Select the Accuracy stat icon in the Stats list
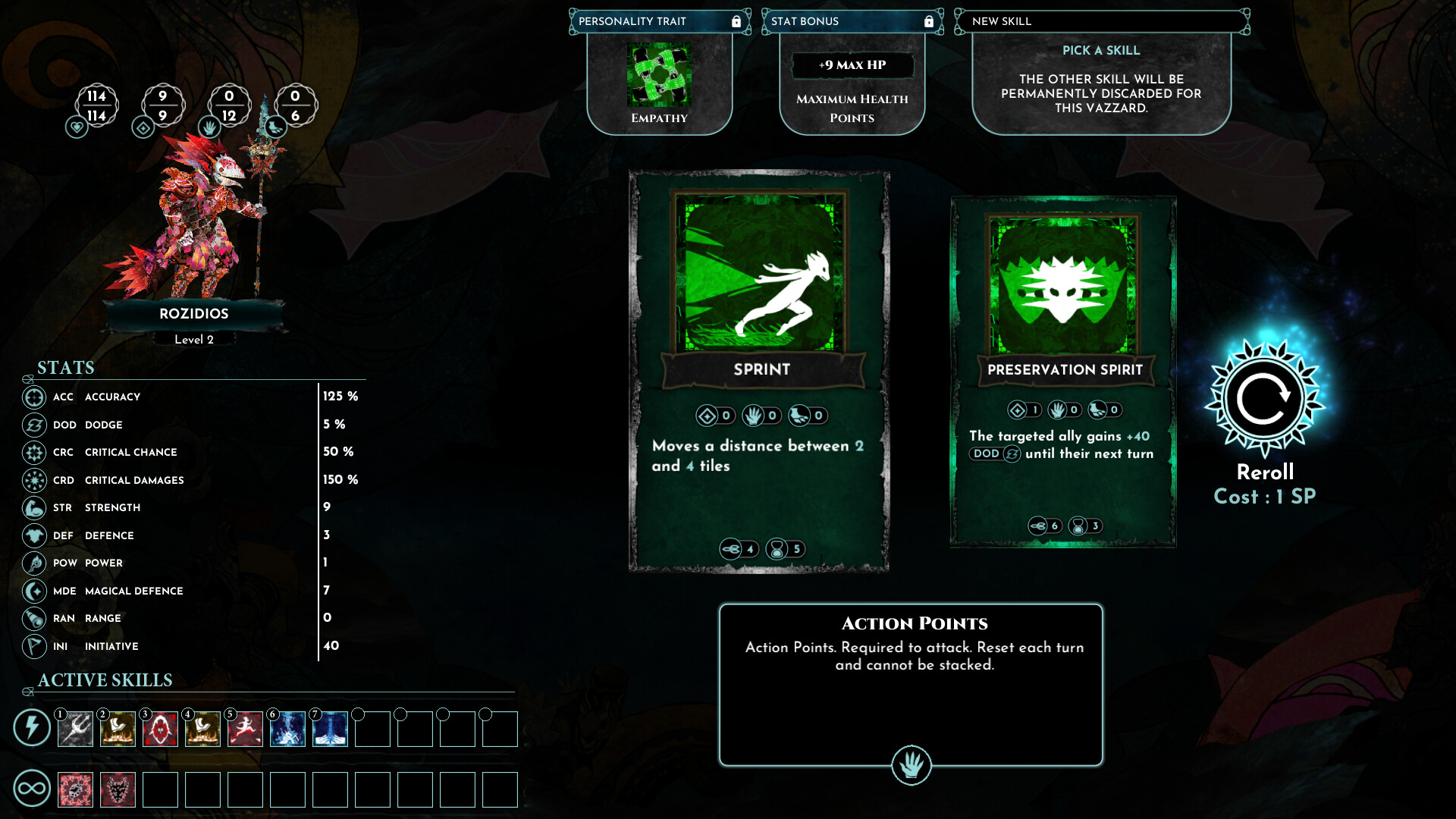The image size is (1456, 819). [33, 397]
